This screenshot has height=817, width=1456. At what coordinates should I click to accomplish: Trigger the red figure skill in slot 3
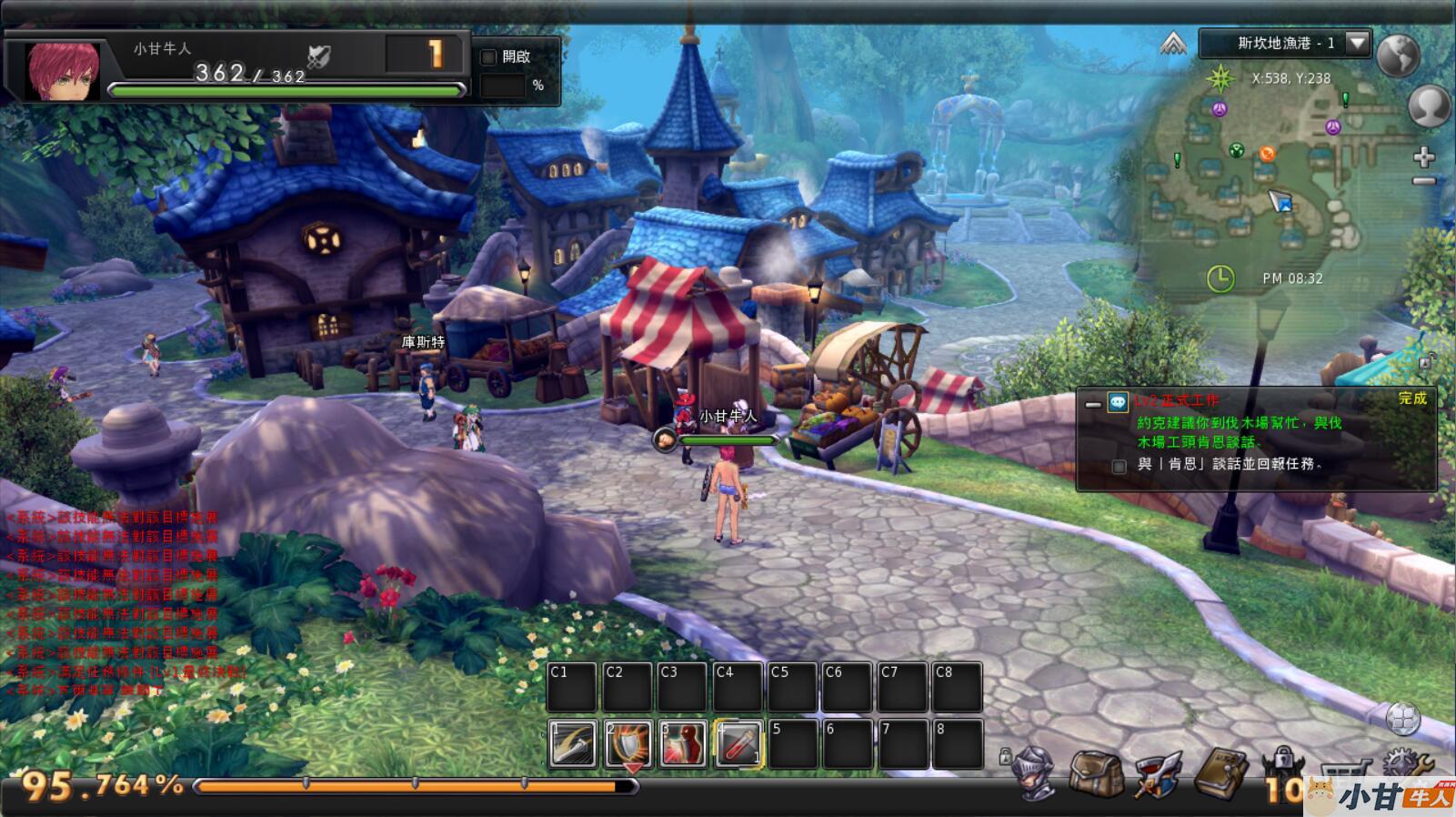pyautogui.click(x=683, y=743)
